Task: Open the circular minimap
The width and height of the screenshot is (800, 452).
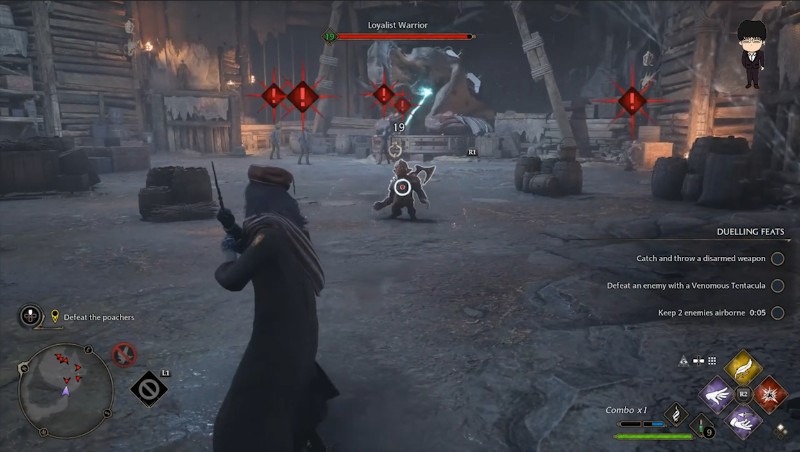Action: 66,390
